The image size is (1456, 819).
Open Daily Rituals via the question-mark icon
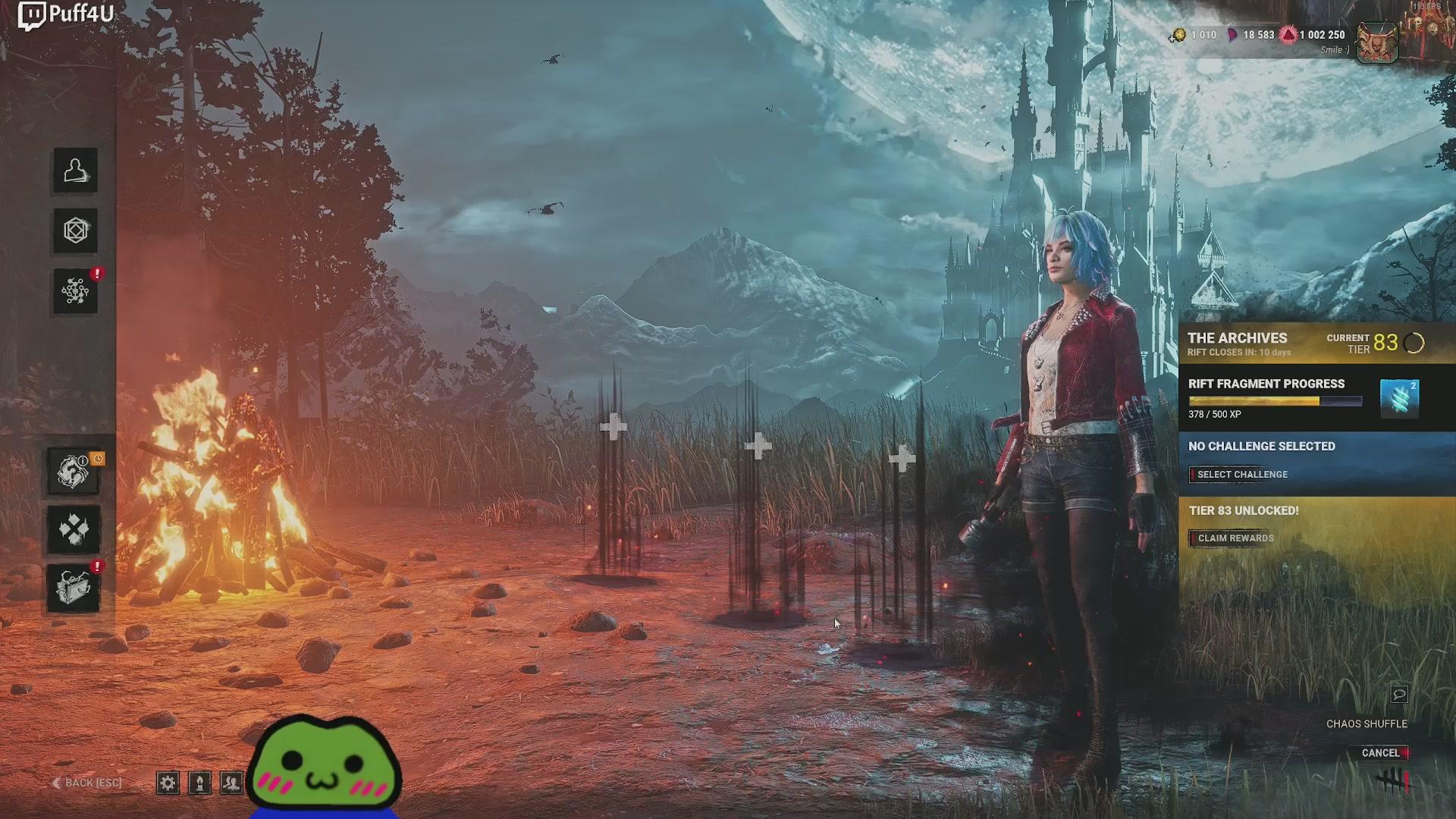[74, 472]
